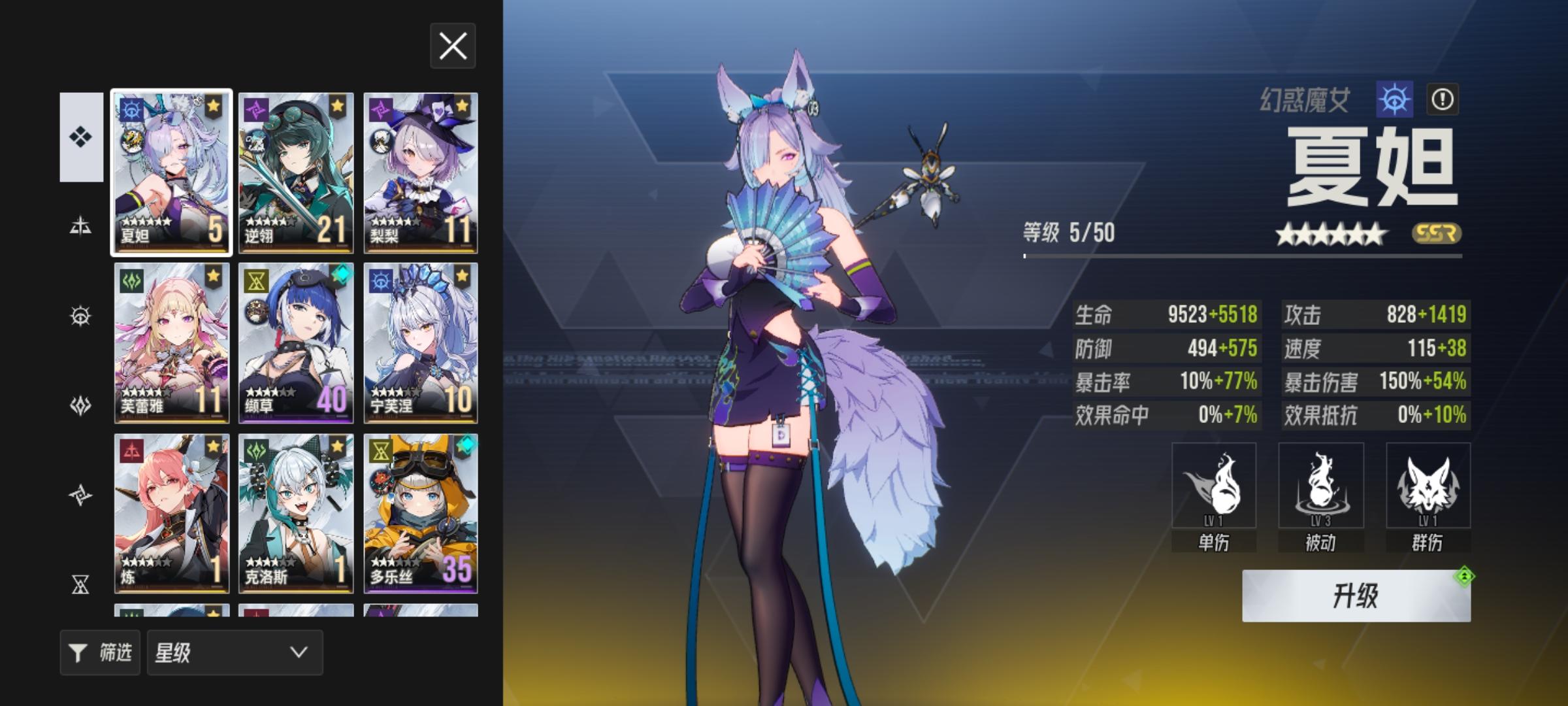The image size is (1568, 706).
Task: Open the 单伤 skill icon
Action: [x=1215, y=487]
